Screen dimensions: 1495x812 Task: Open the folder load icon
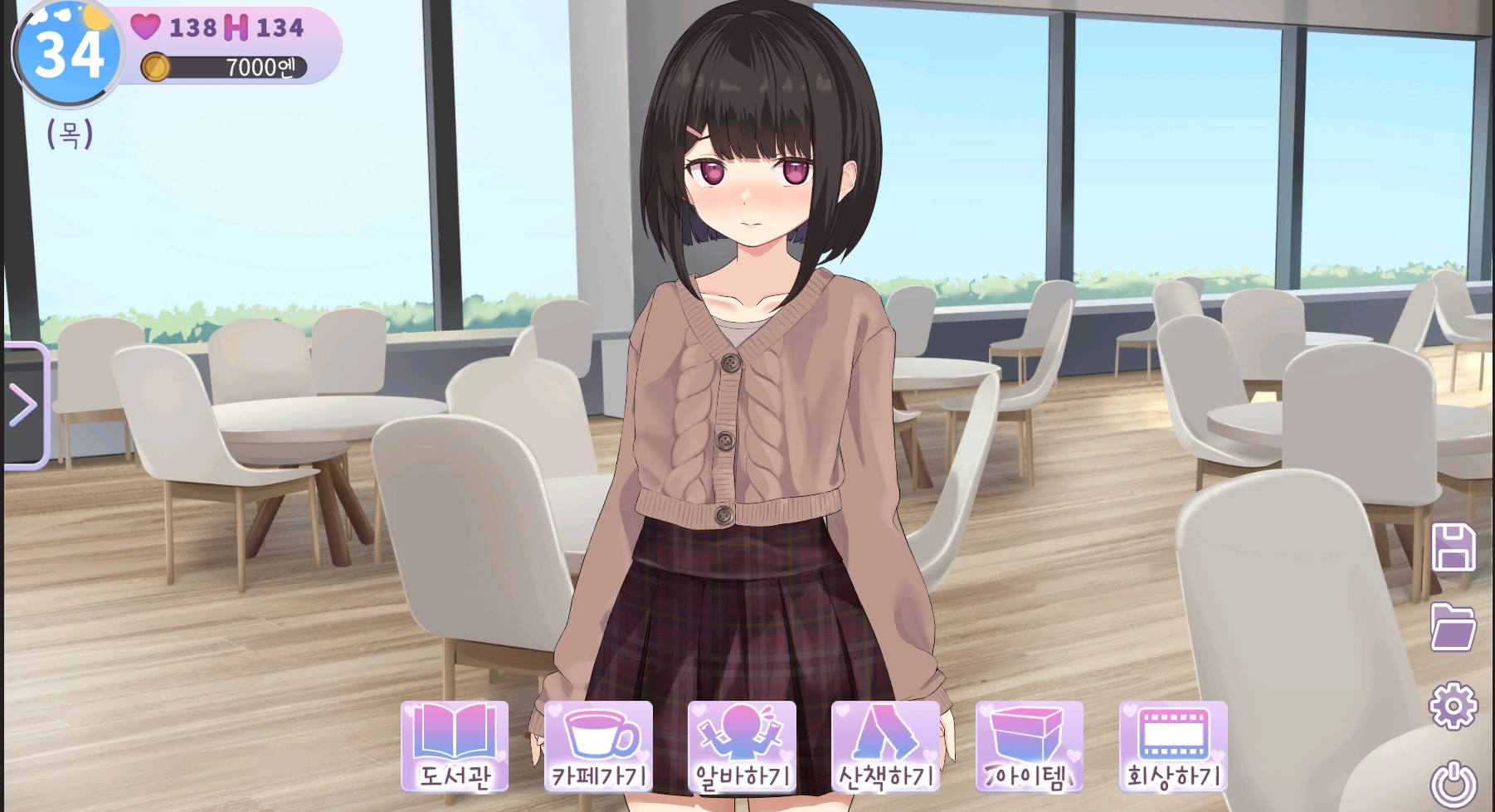[1454, 626]
